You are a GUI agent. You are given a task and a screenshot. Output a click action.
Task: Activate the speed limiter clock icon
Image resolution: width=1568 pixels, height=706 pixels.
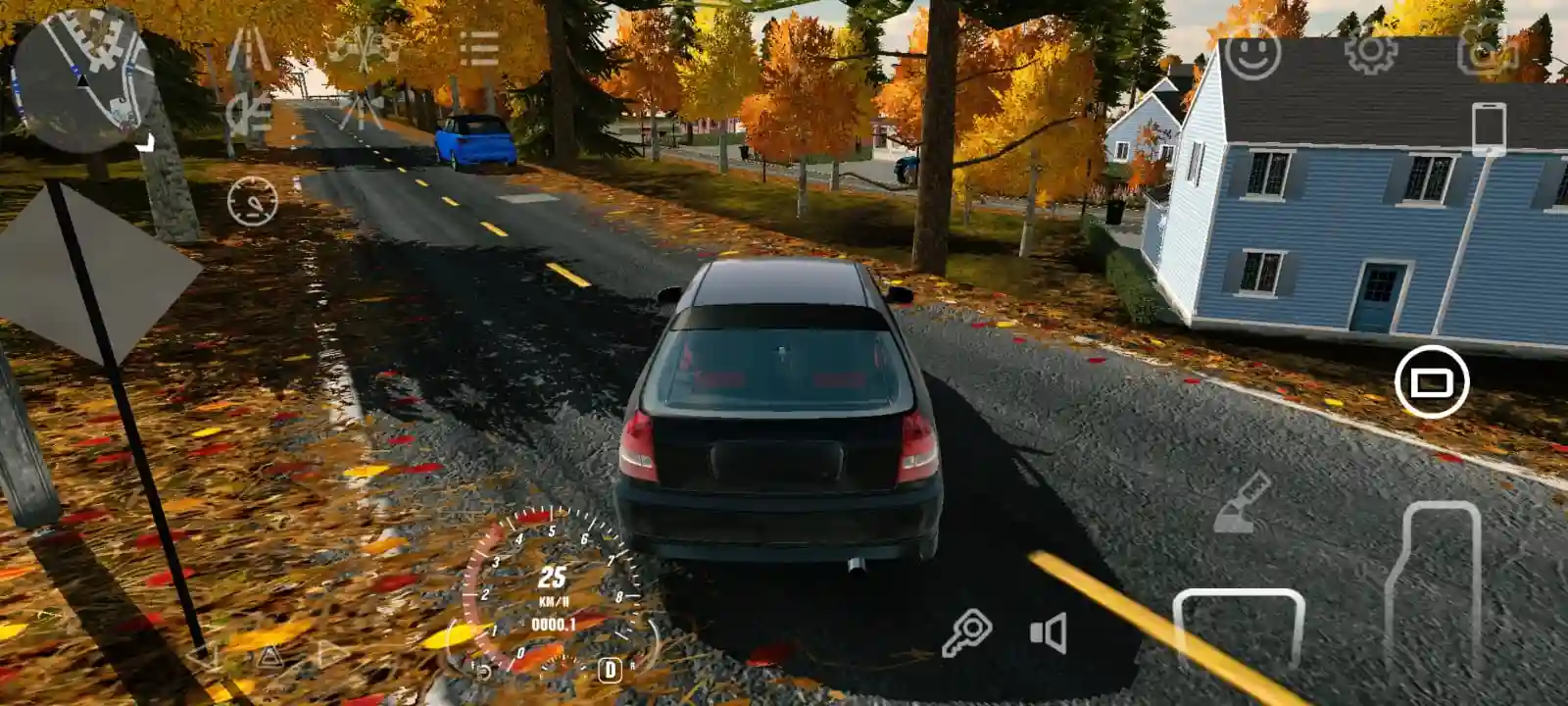click(252, 202)
